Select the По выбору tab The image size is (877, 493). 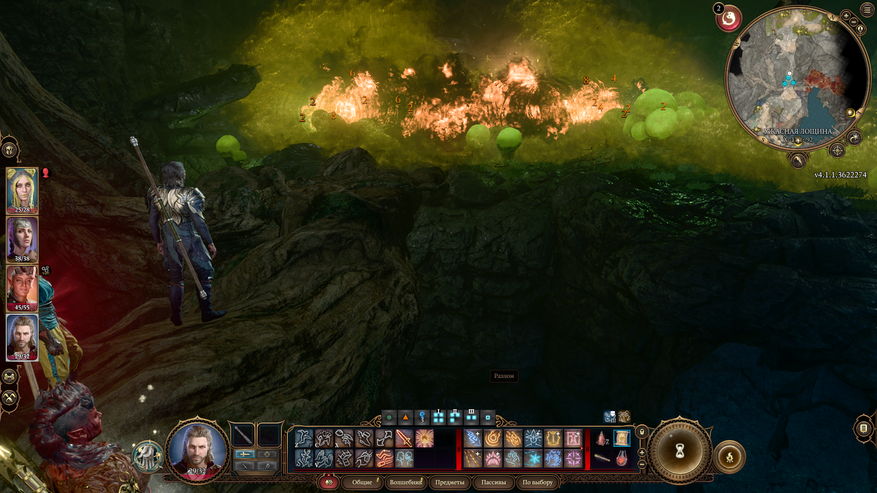click(x=537, y=482)
